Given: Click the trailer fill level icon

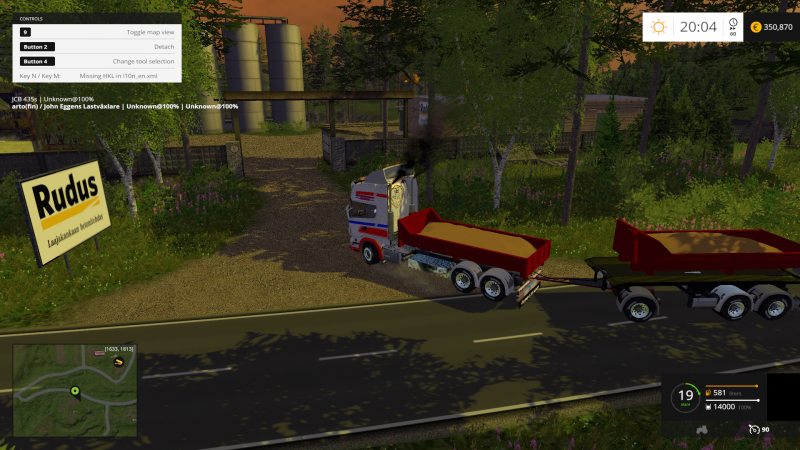Looking at the screenshot, I should pos(709,407).
